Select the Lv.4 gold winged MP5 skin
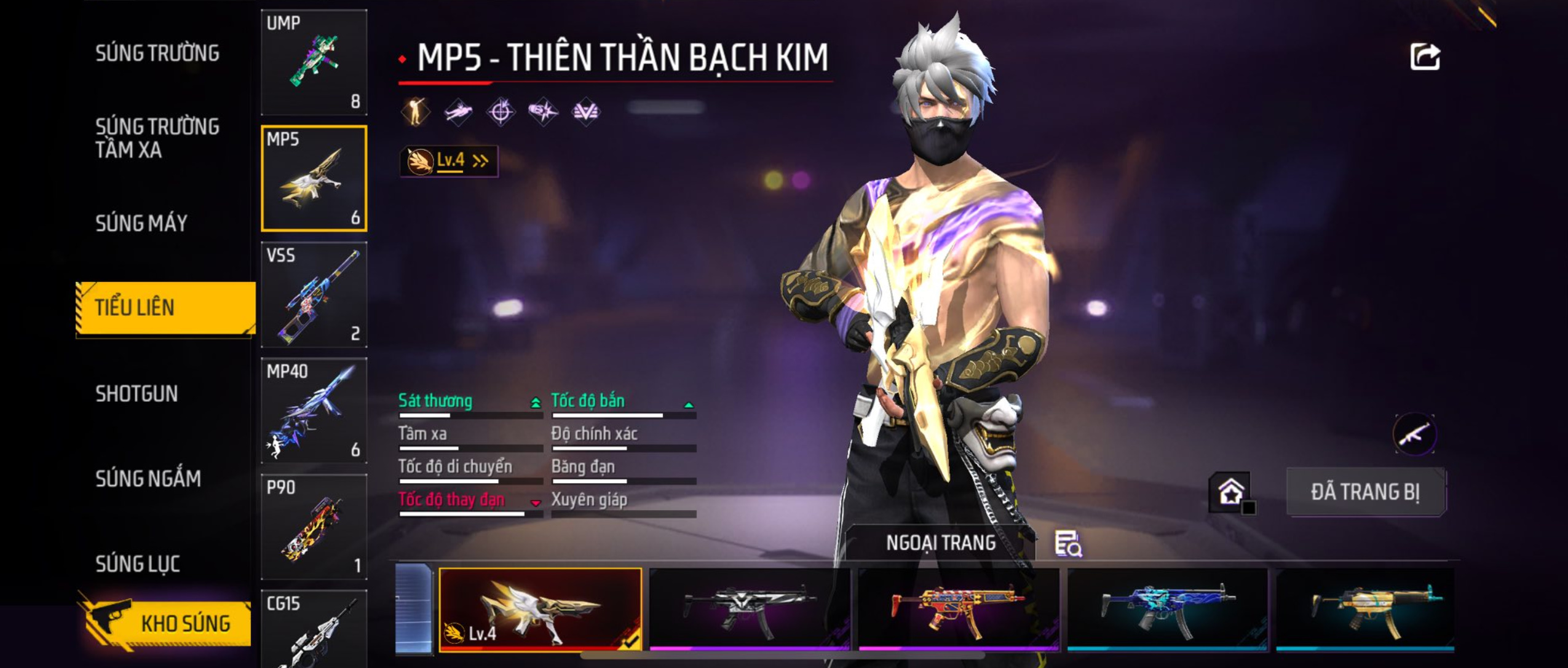Image resolution: width=1568 pixels, height=668 pixels. coord(540,609)
